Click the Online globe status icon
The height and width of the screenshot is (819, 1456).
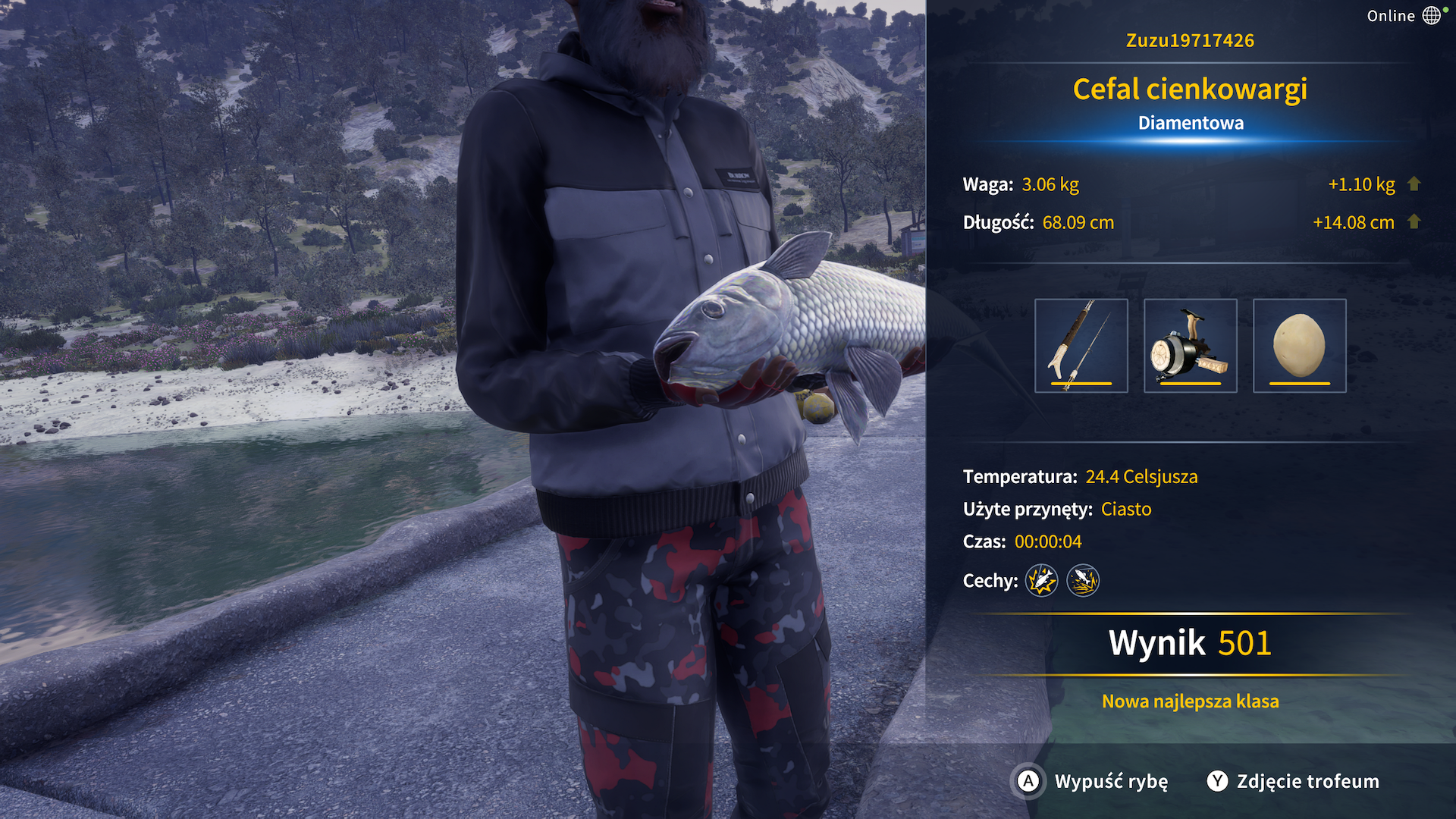1431,16
